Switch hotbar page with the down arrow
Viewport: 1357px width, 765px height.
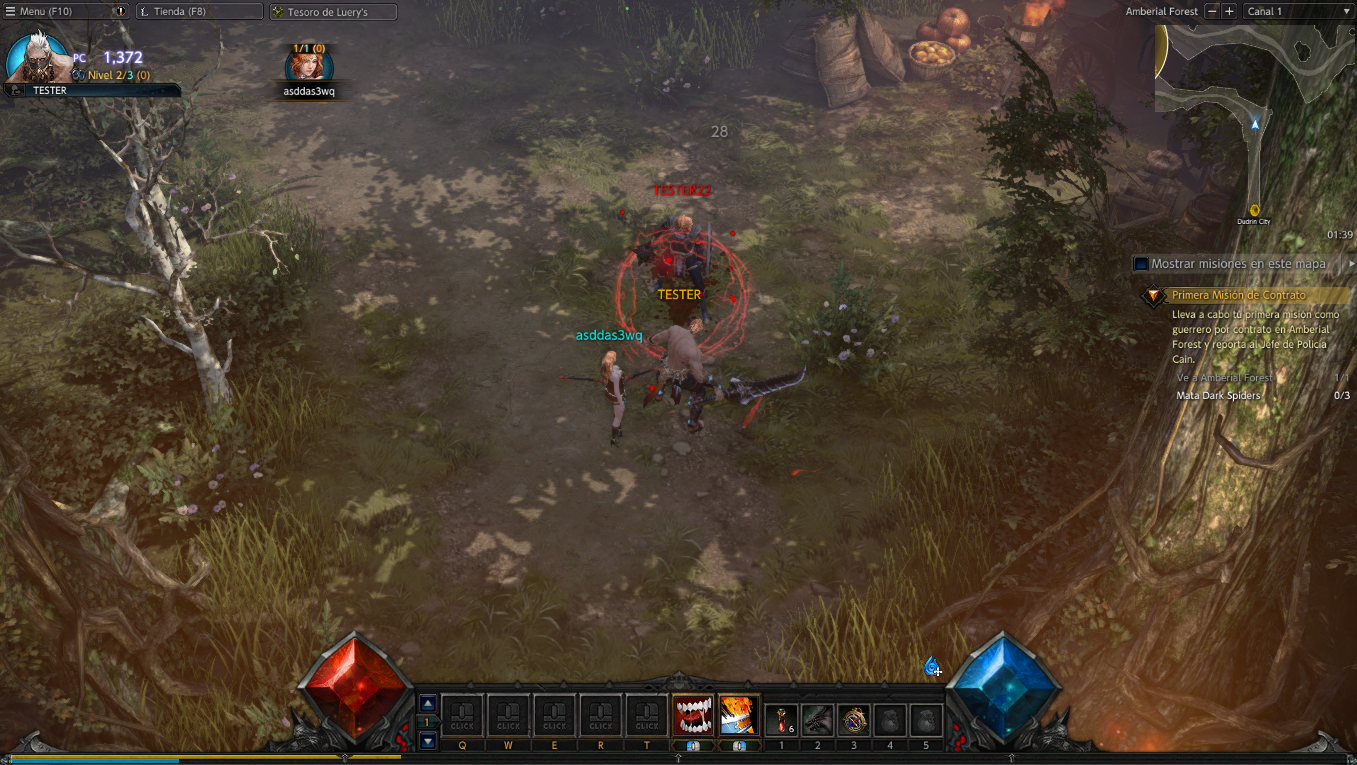[x=428, y=741]
